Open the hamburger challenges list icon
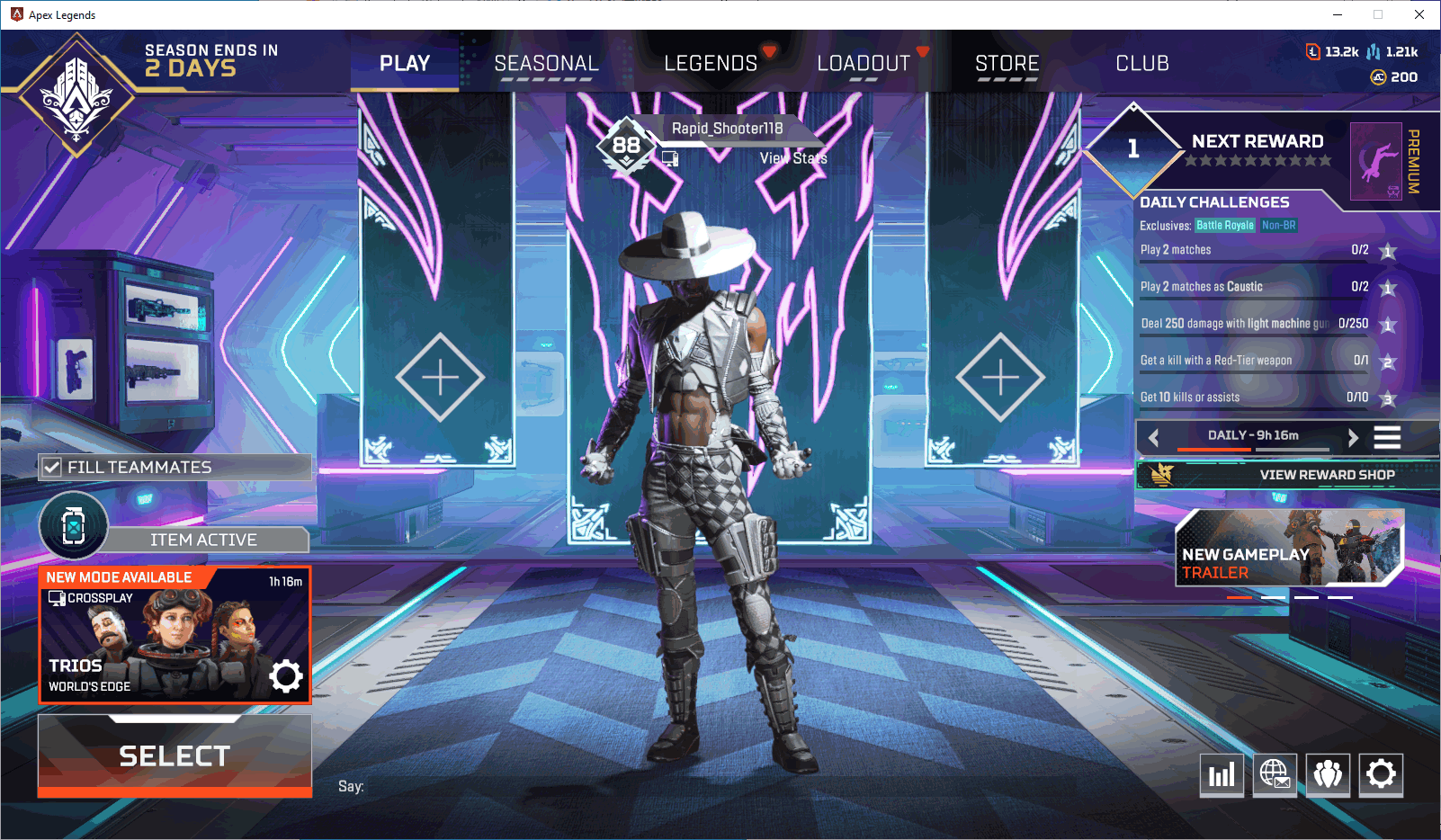This screenshot has width=1441, height=840. 1387,438
